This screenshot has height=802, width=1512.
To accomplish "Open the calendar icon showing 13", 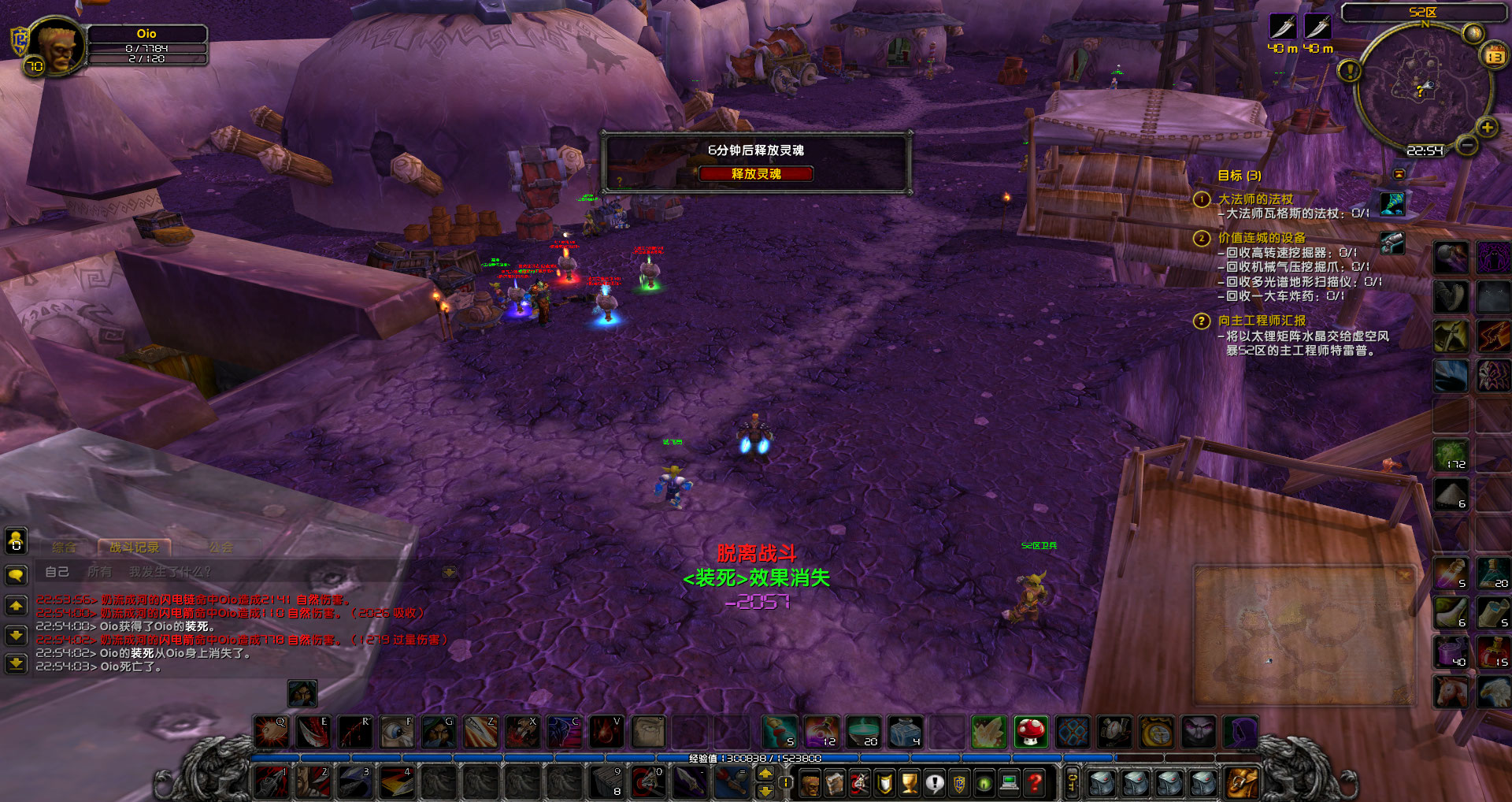I will pyautogui.click(x=1494, y=56).
